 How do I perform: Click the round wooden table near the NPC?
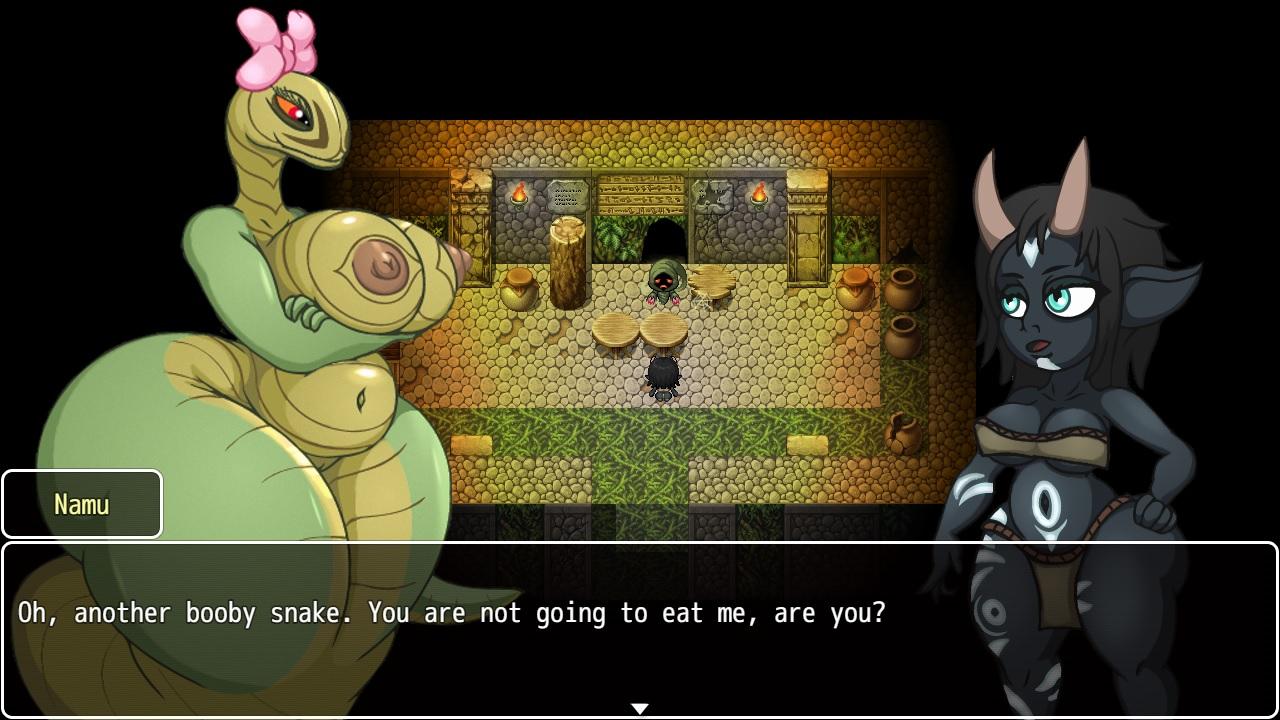714,278
